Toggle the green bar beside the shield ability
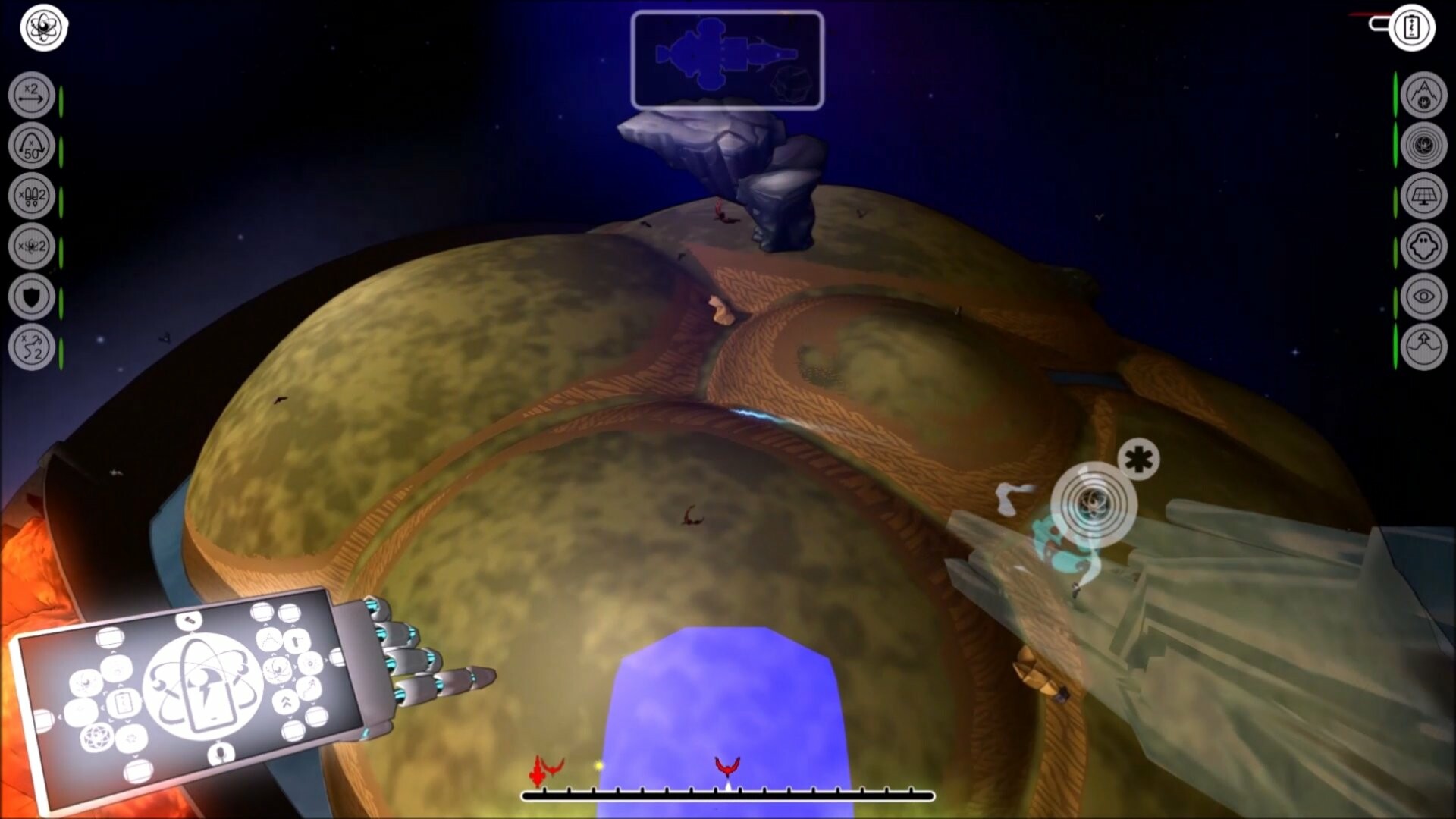This screenshot has width=1456, height=819. click(59, 296)
